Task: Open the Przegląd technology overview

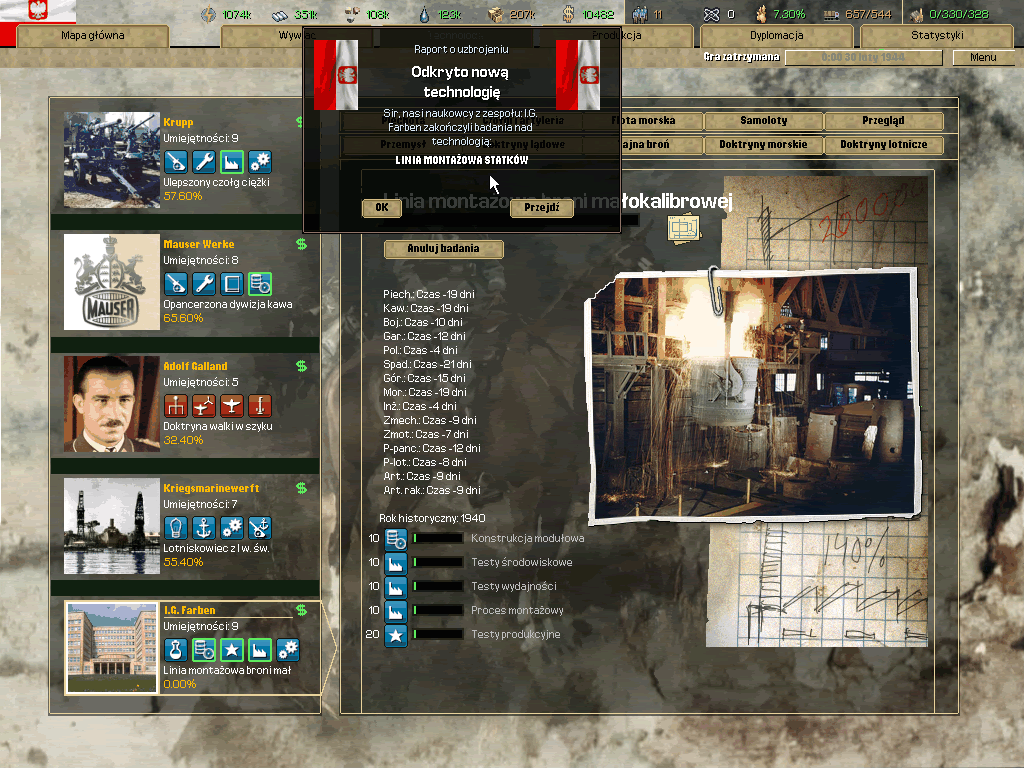Action: [883, 121]
